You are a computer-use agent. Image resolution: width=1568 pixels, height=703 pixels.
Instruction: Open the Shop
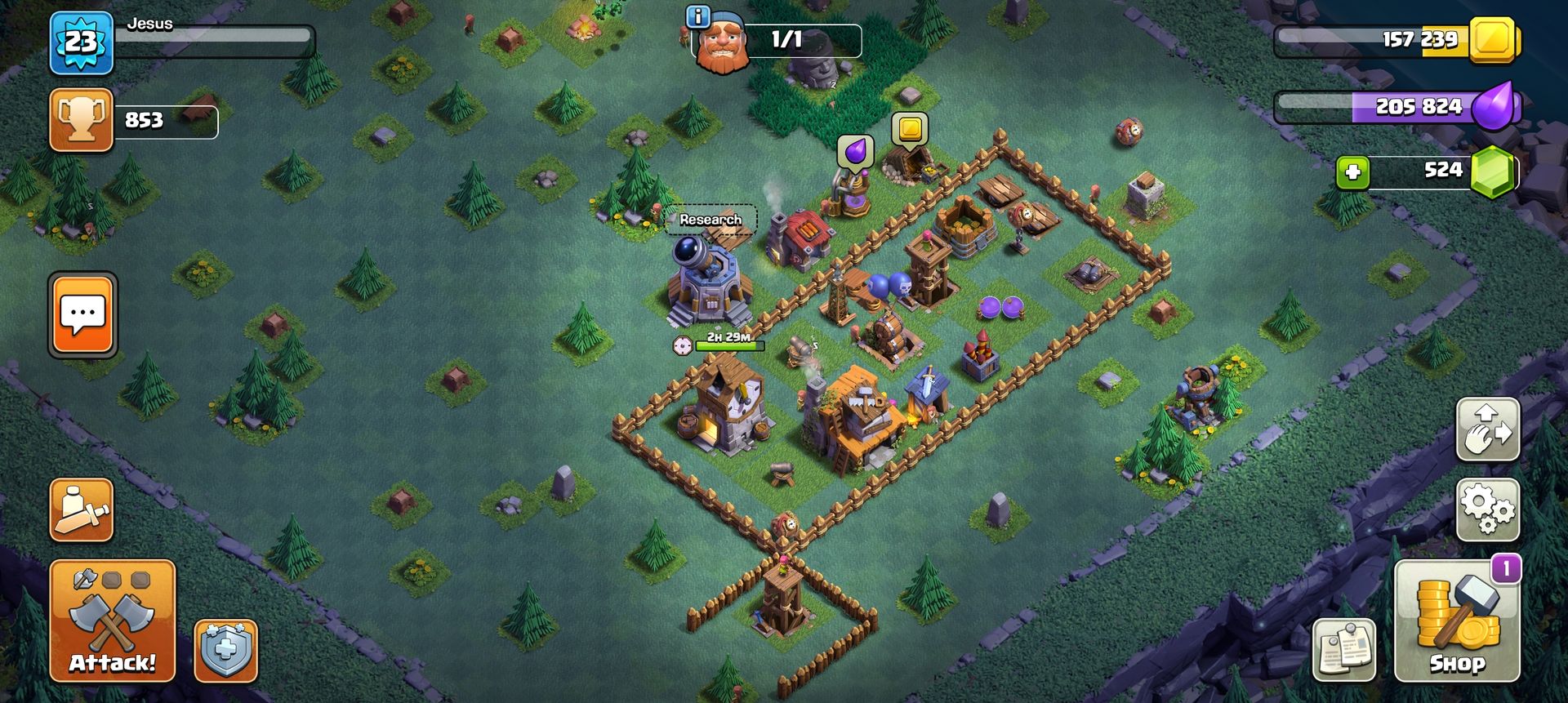[1456, 622]
